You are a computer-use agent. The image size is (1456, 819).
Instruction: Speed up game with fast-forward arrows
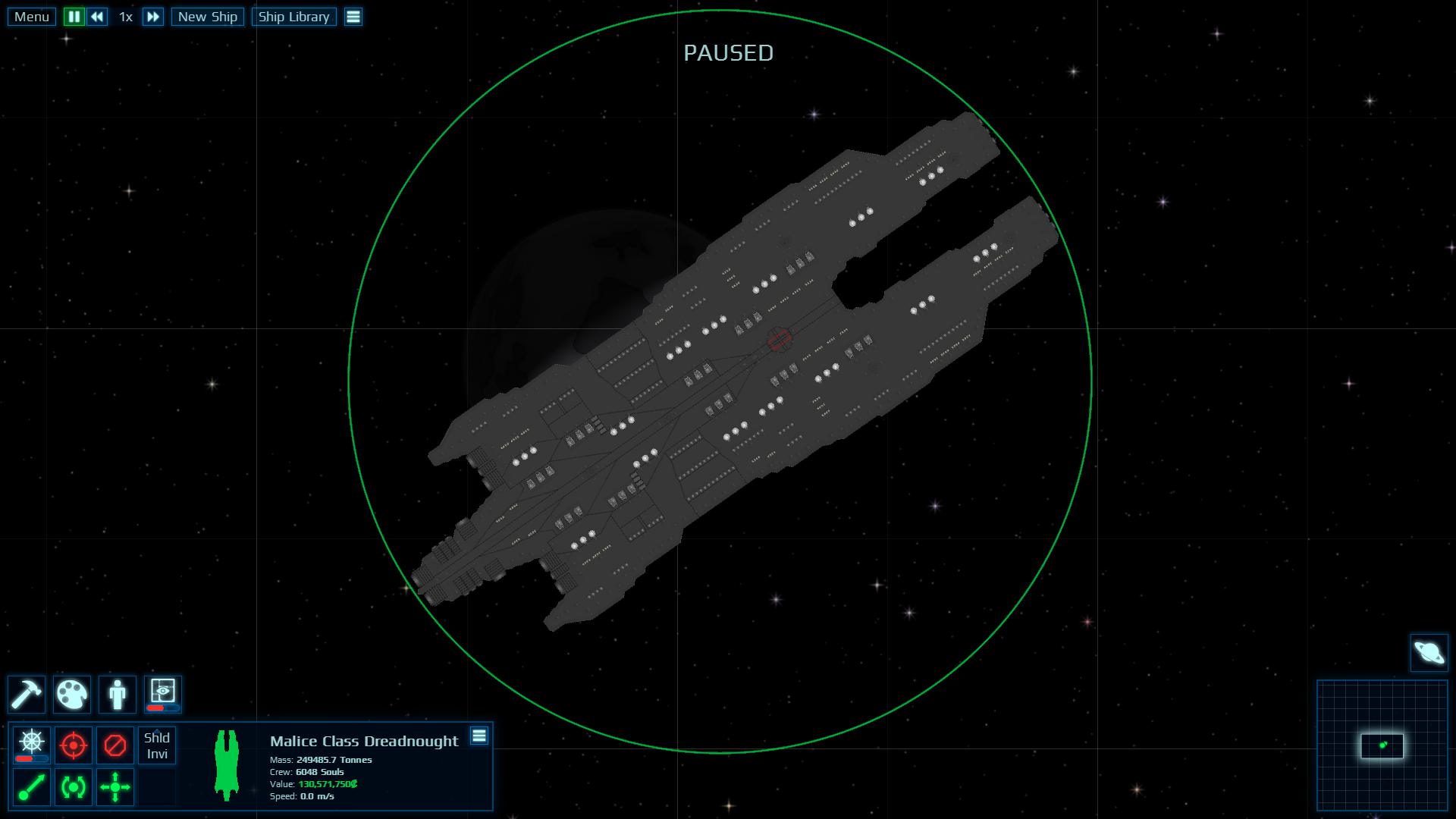pyautogui.click(x=153, y=17)
